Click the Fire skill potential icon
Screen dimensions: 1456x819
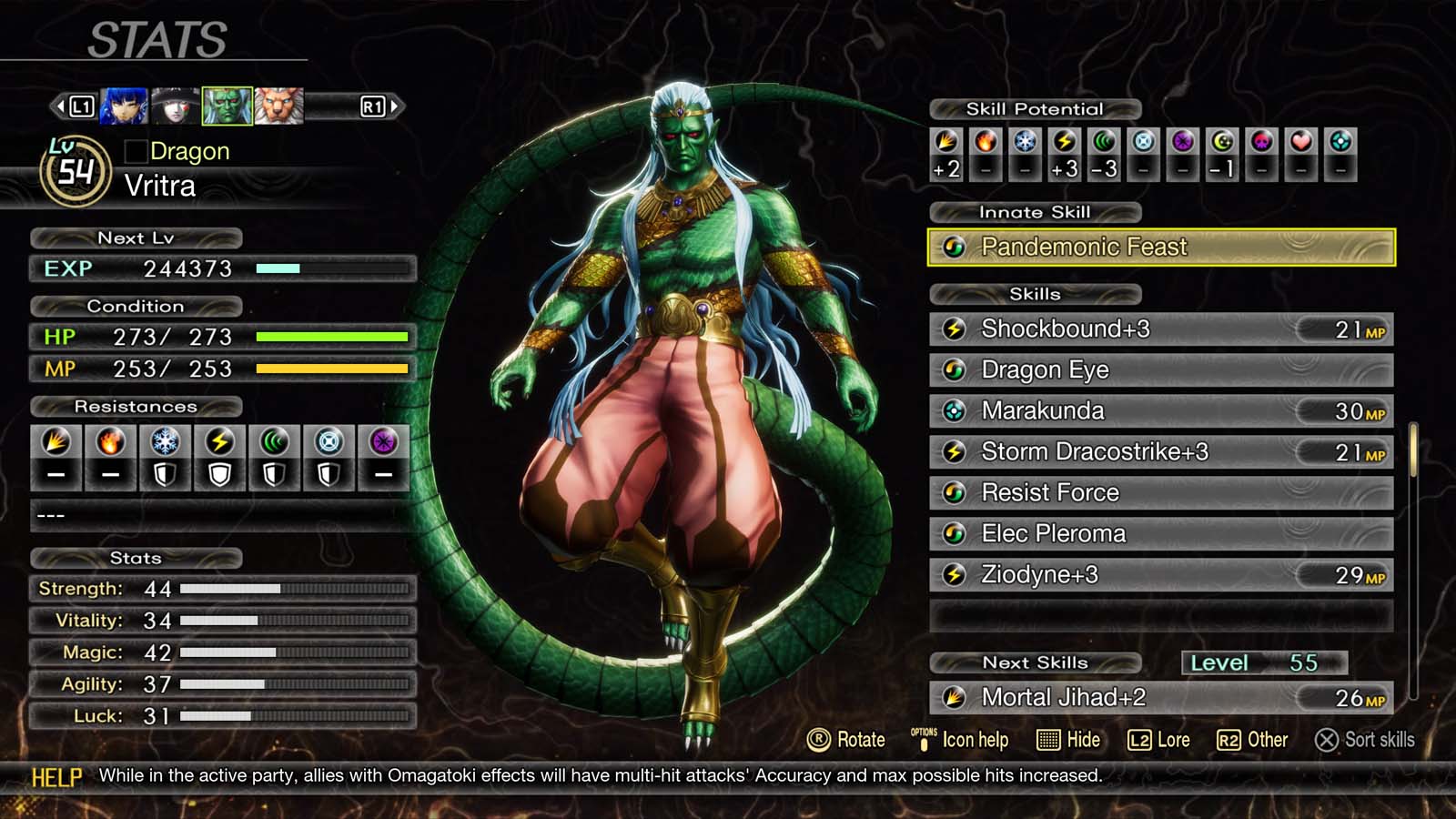984,146
